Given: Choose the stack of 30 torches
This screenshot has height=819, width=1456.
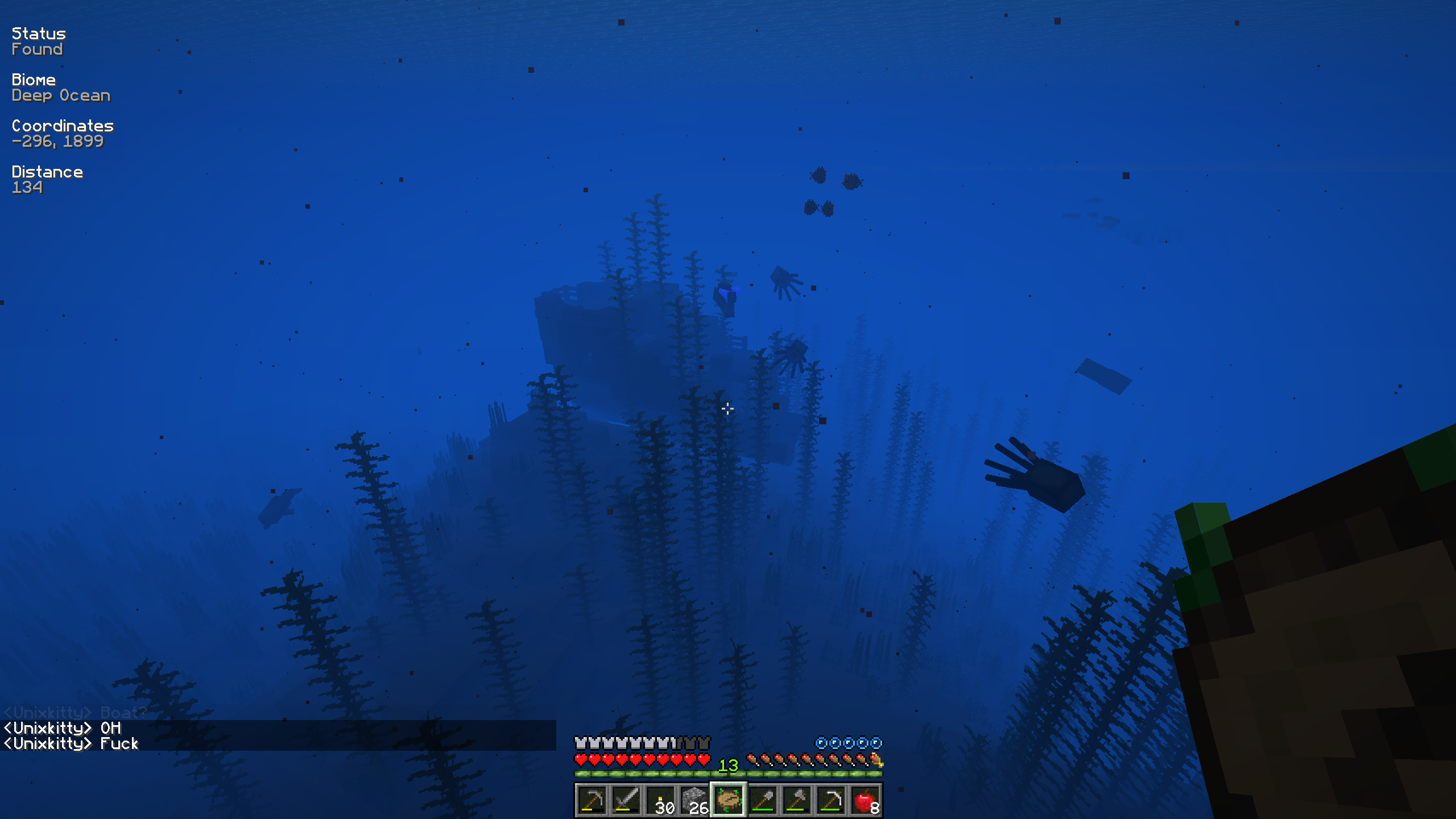Looking at the screenshot, I should (x=660, y=800).
